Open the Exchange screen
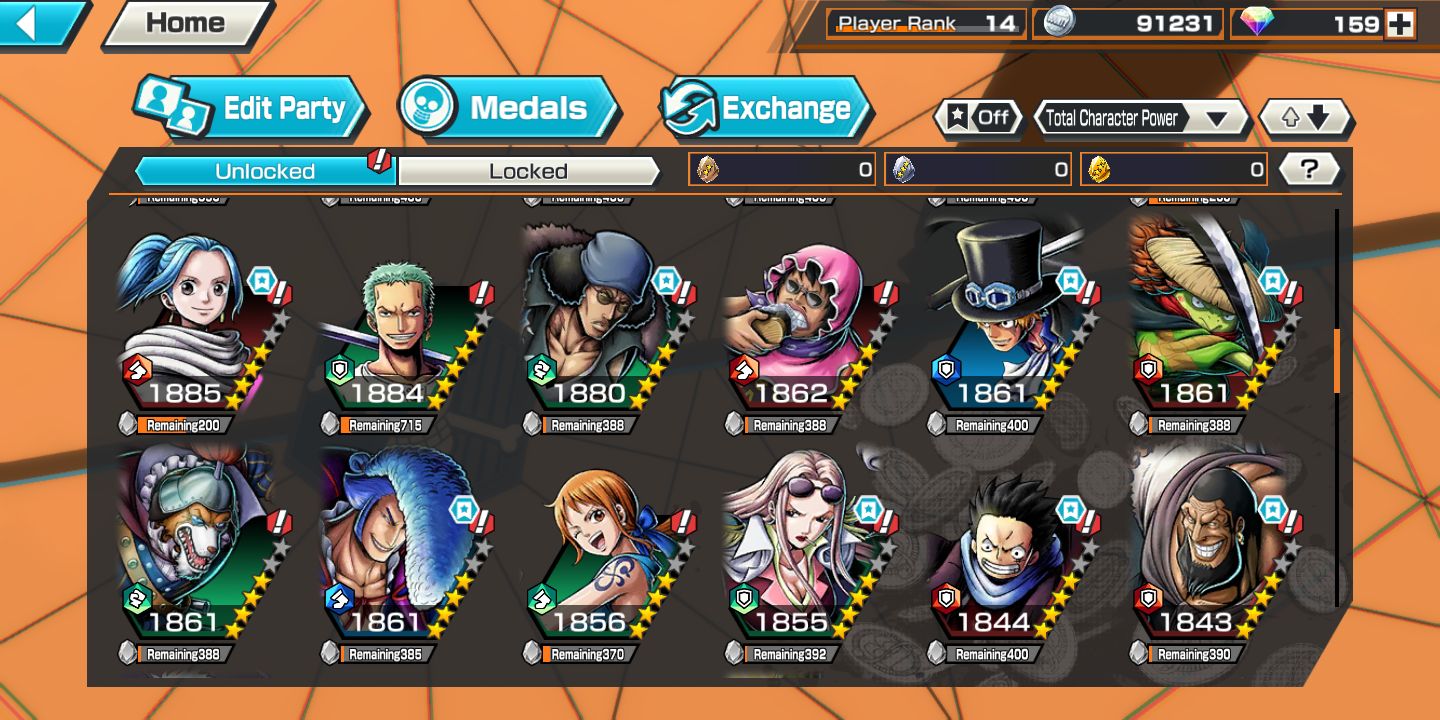This screenshot has height=720, width=1440. [765, 108]
